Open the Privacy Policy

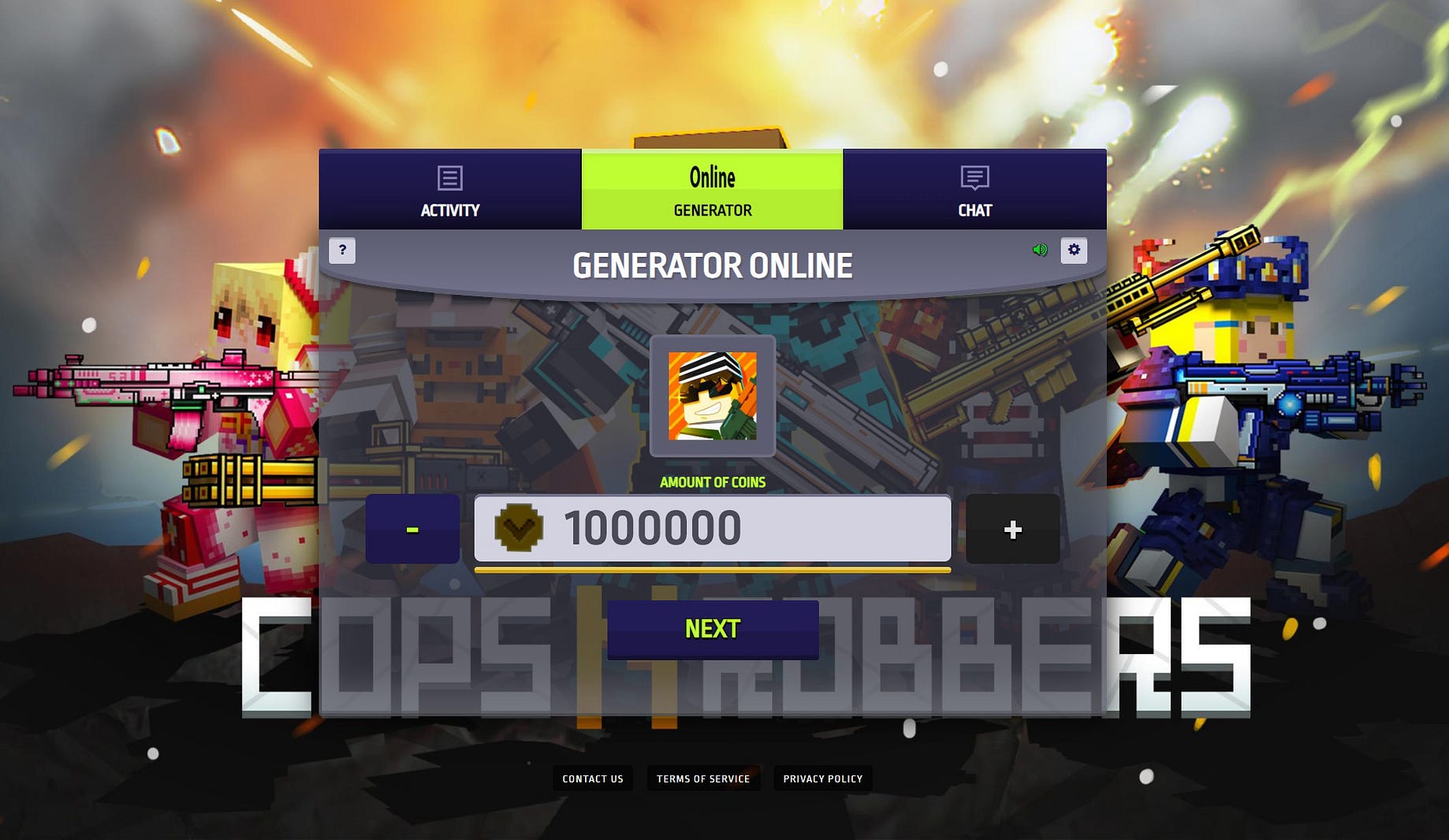[x=822, y=779]
